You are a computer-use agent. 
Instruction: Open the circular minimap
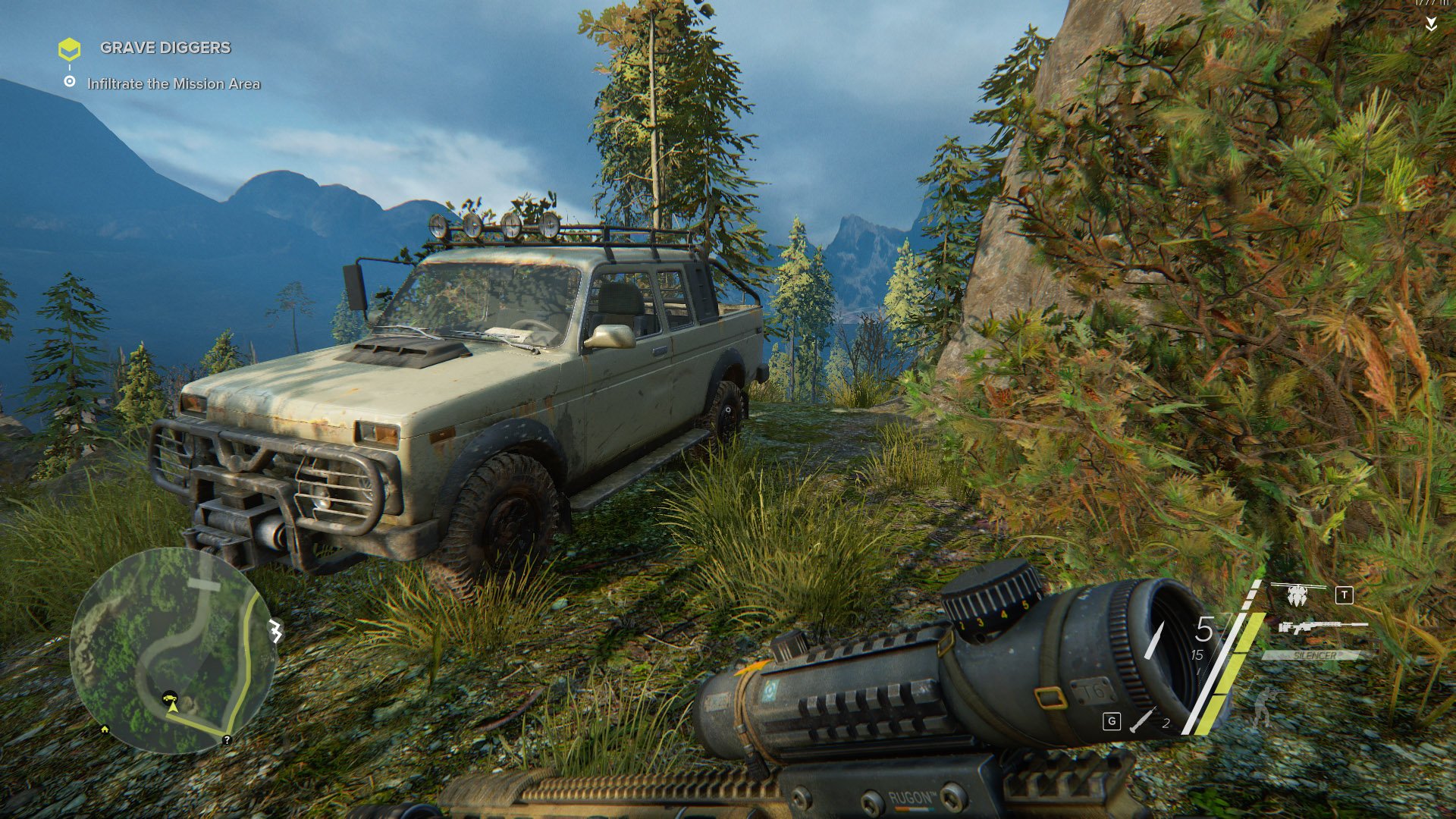[x=172, y=650]
